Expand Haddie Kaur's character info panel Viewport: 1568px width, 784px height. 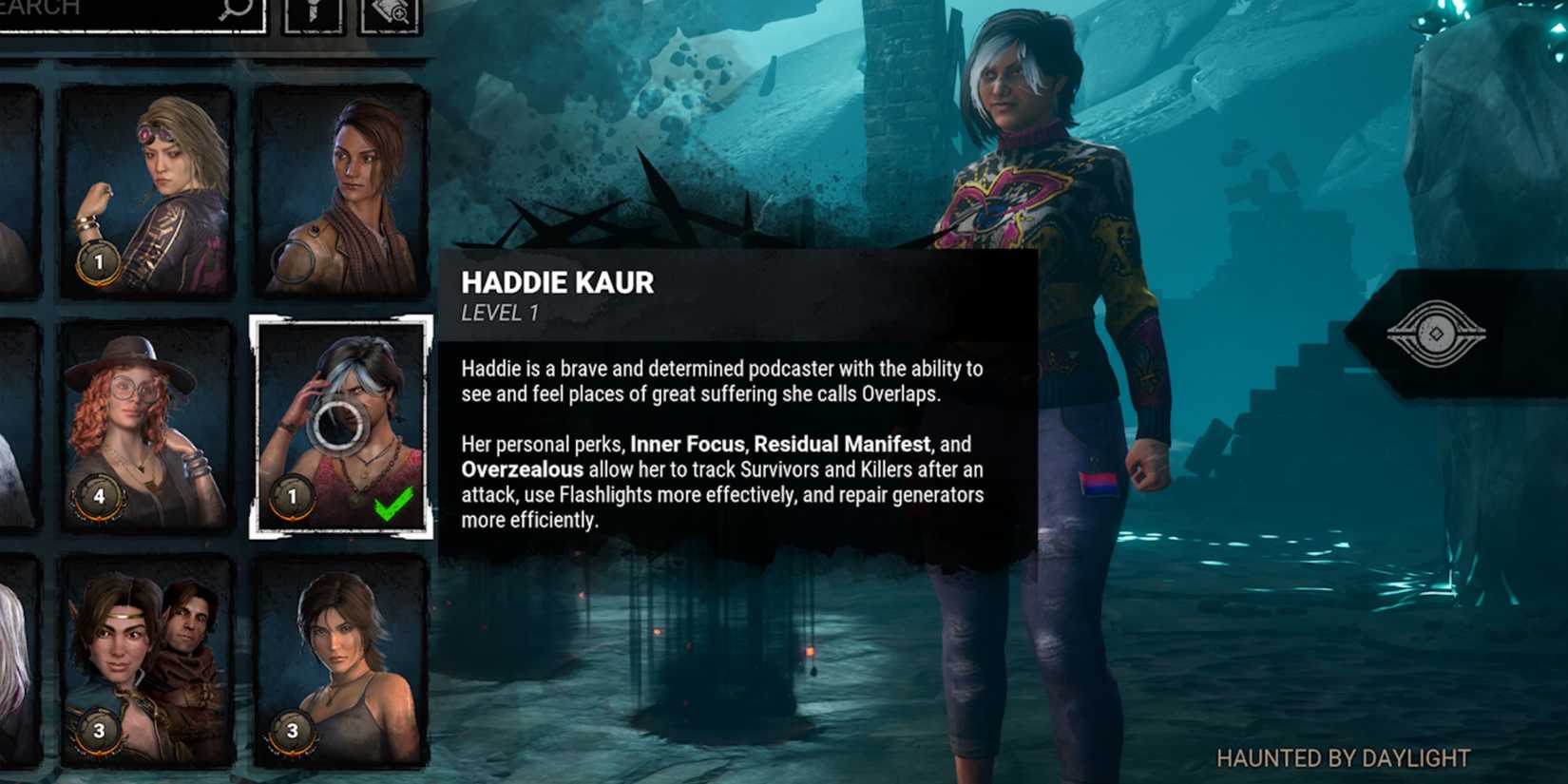[741, 399]
